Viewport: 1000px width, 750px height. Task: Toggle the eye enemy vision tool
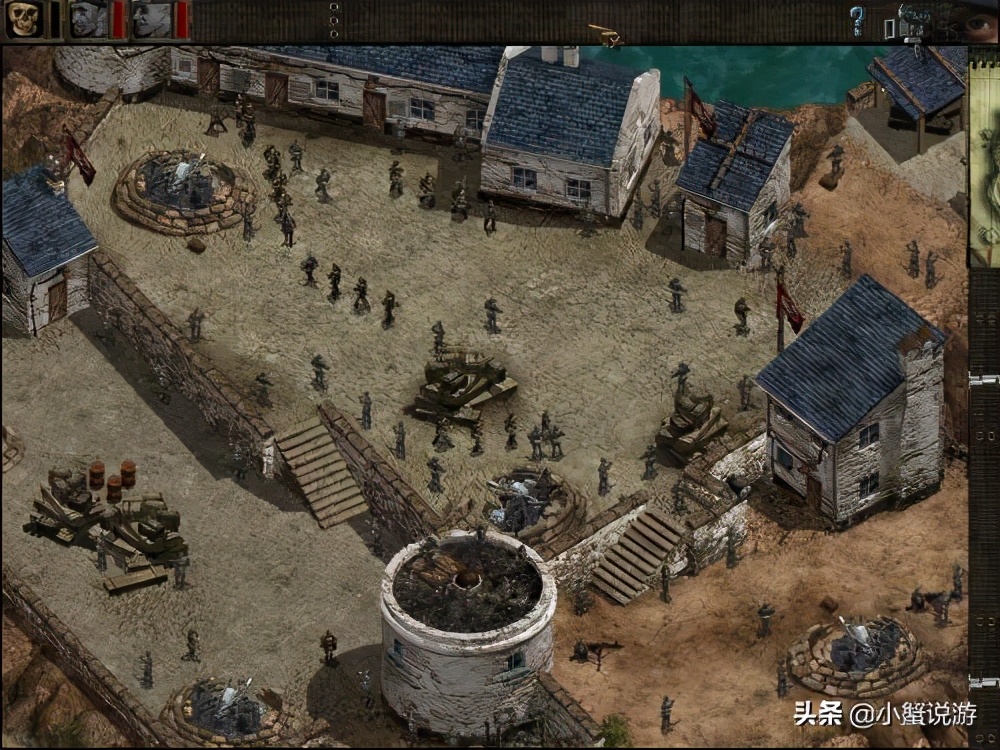pos(979,22)
